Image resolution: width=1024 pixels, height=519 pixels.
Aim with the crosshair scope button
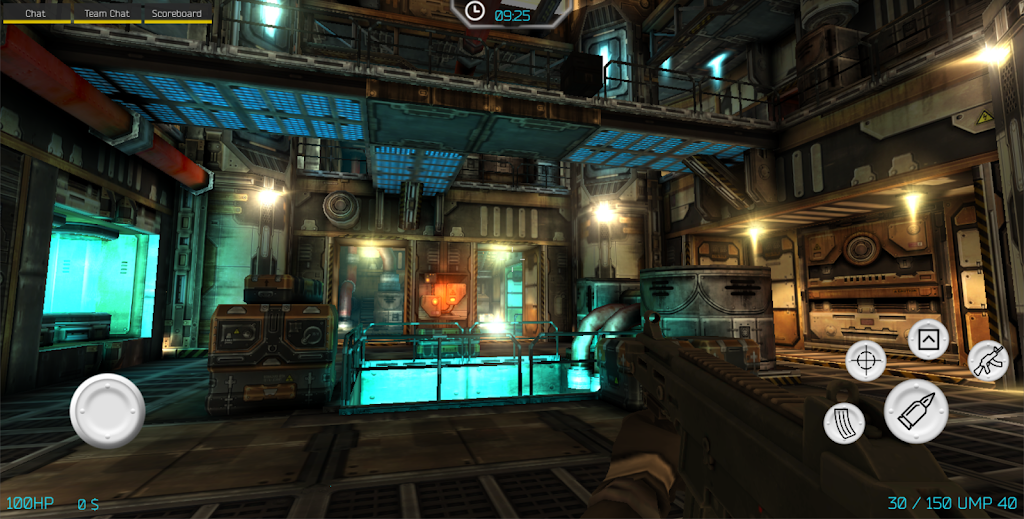(x=866, y=360)
